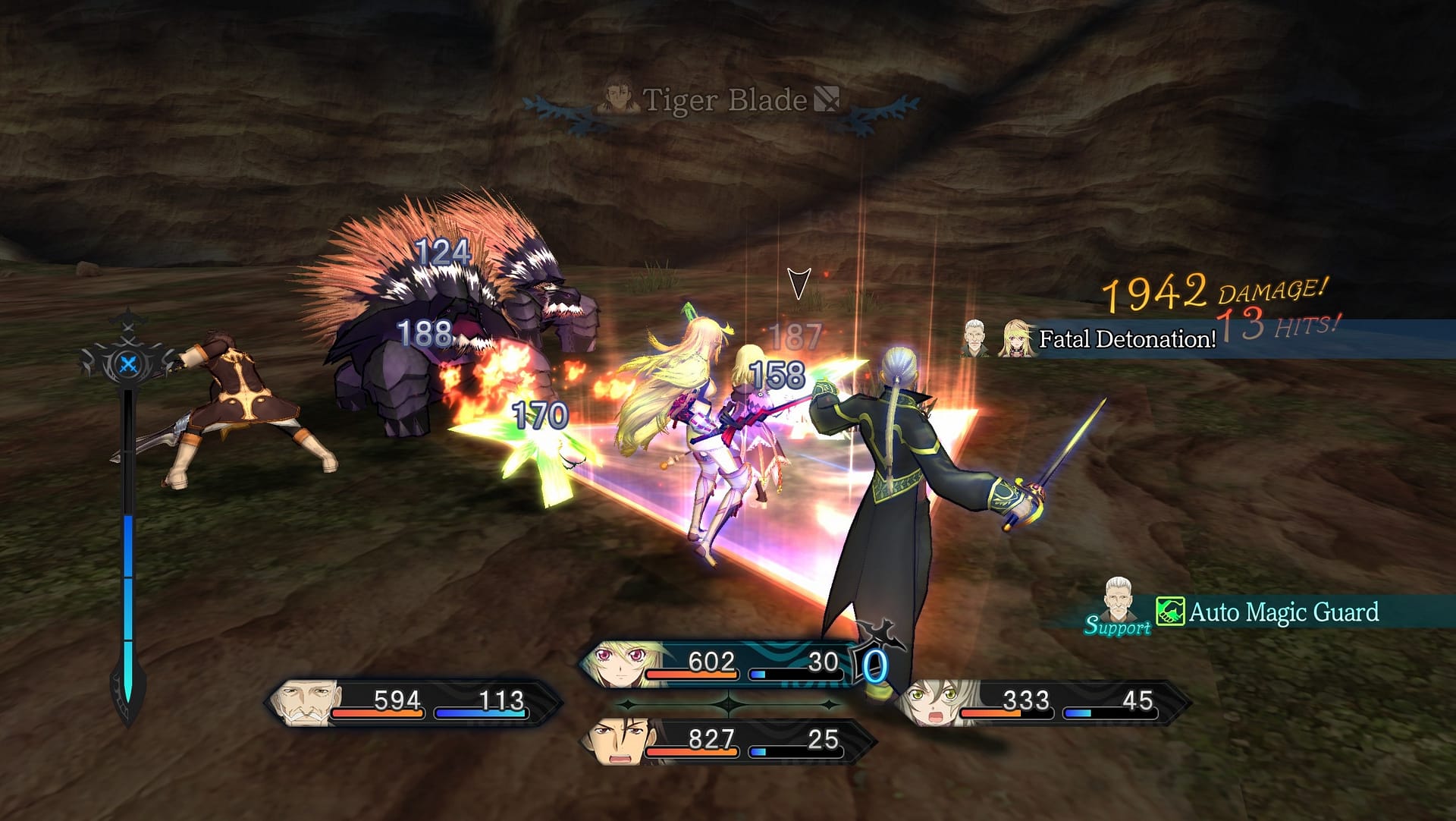Expand the 1942 damage counter display
This screenshot has width=1456, height=821.
point(1158,291)
